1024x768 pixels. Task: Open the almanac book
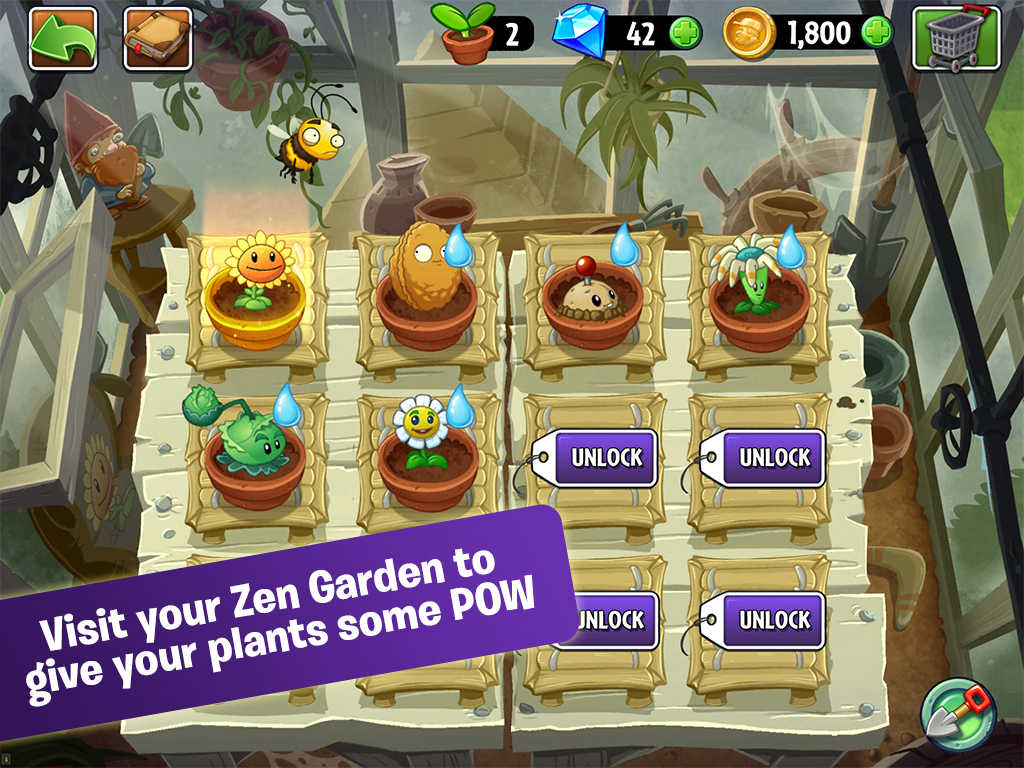click(157, 38)
